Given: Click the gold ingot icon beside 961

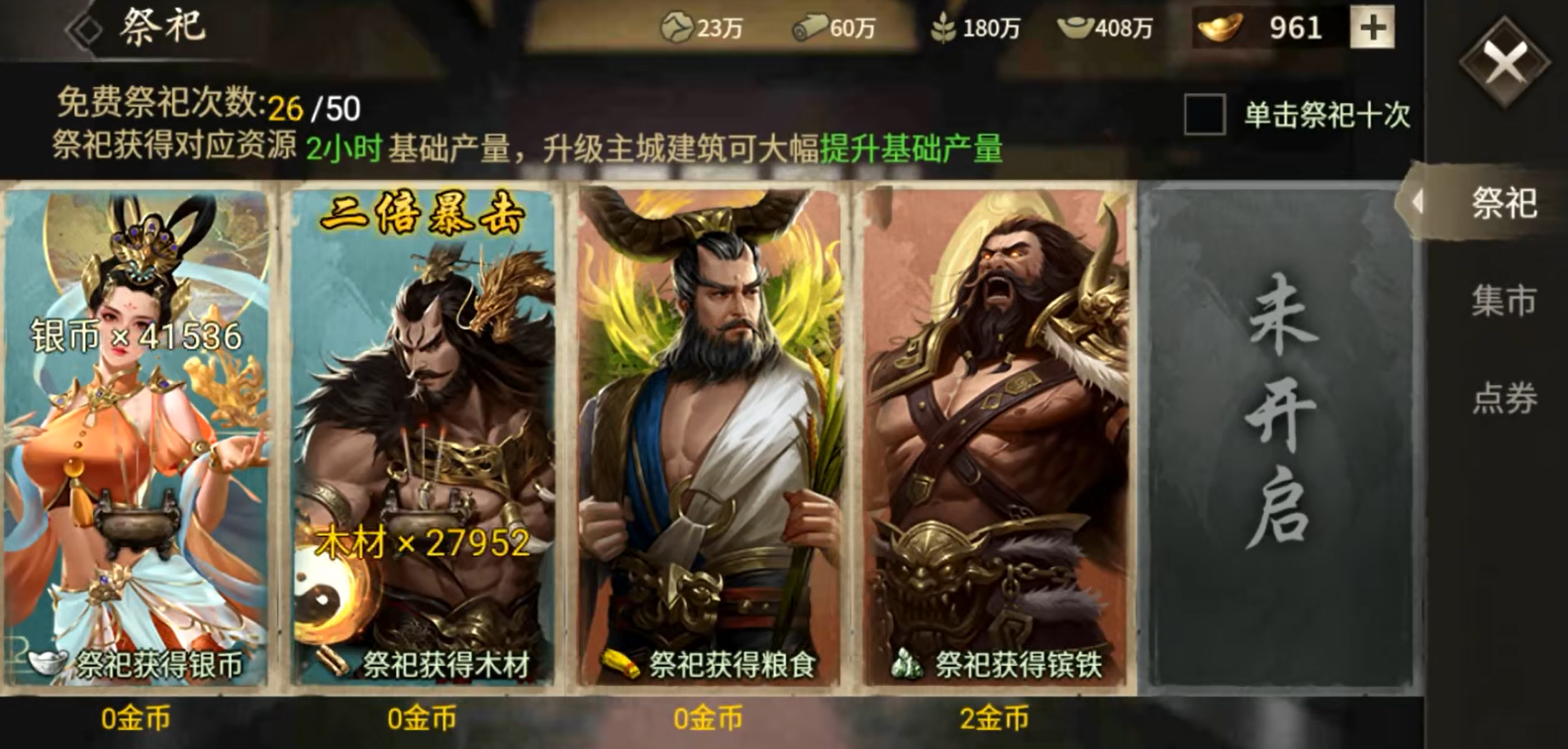Looking at the screenshot, I should [x=1220, y=29].
